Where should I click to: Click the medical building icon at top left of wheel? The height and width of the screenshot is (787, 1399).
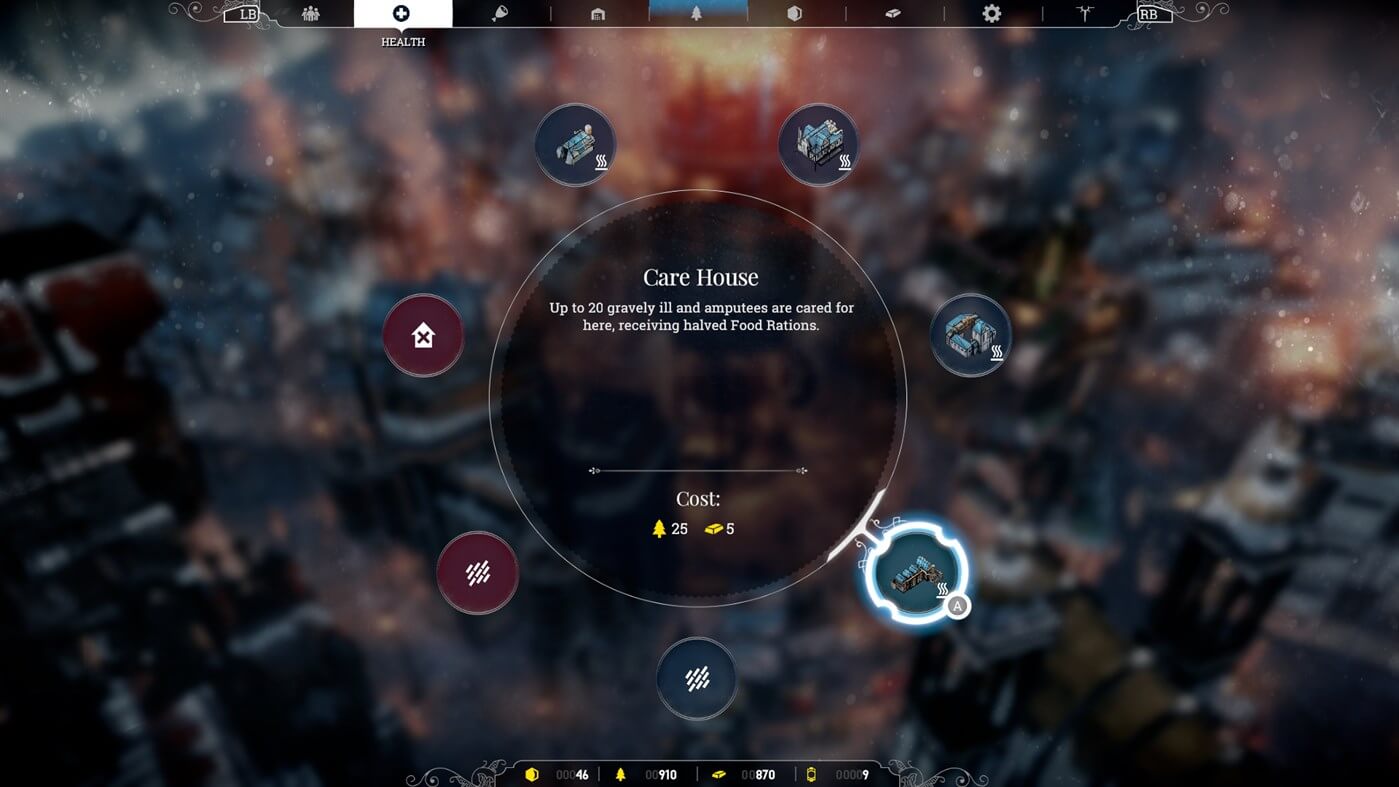[x=576, y=144]
